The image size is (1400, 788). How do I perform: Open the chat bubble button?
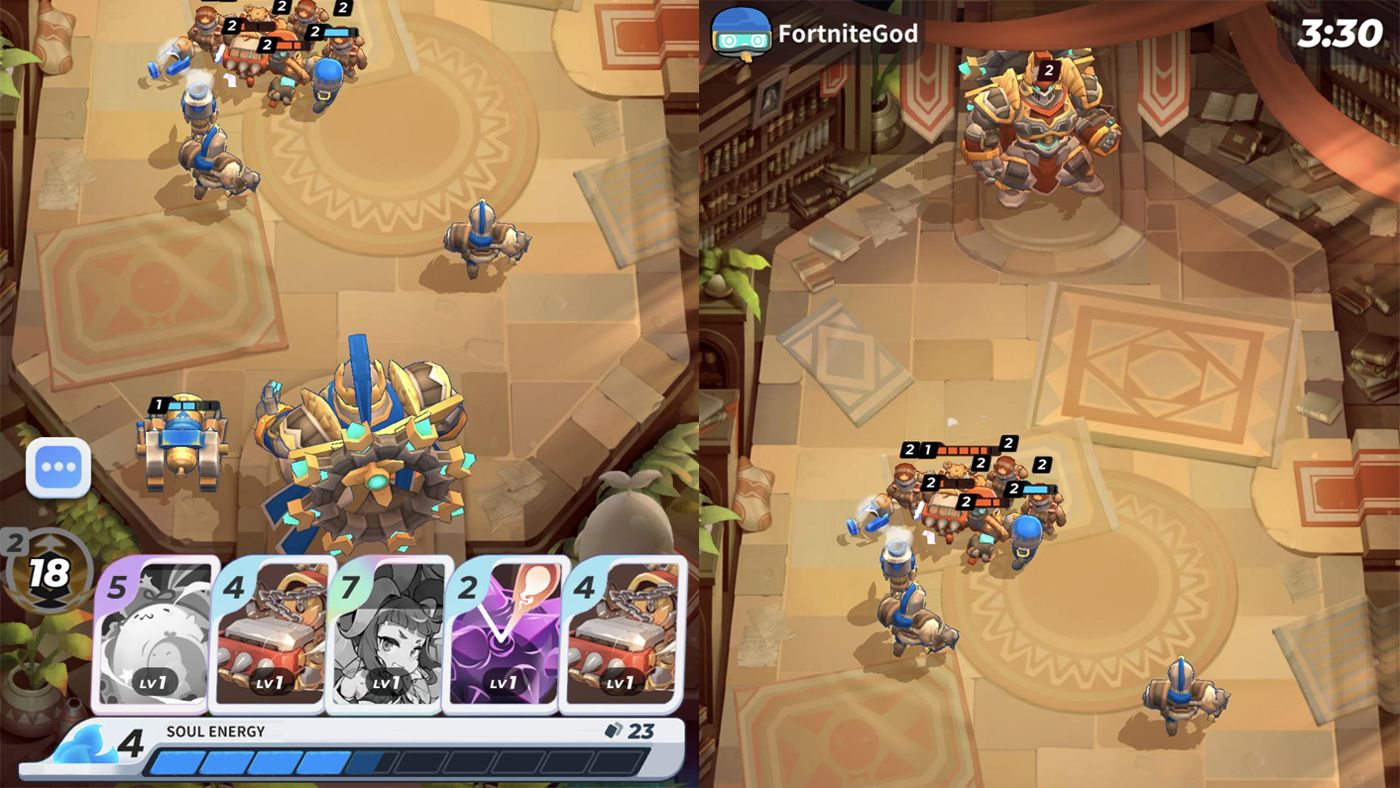pyautogui.click(x=58, y=467)
